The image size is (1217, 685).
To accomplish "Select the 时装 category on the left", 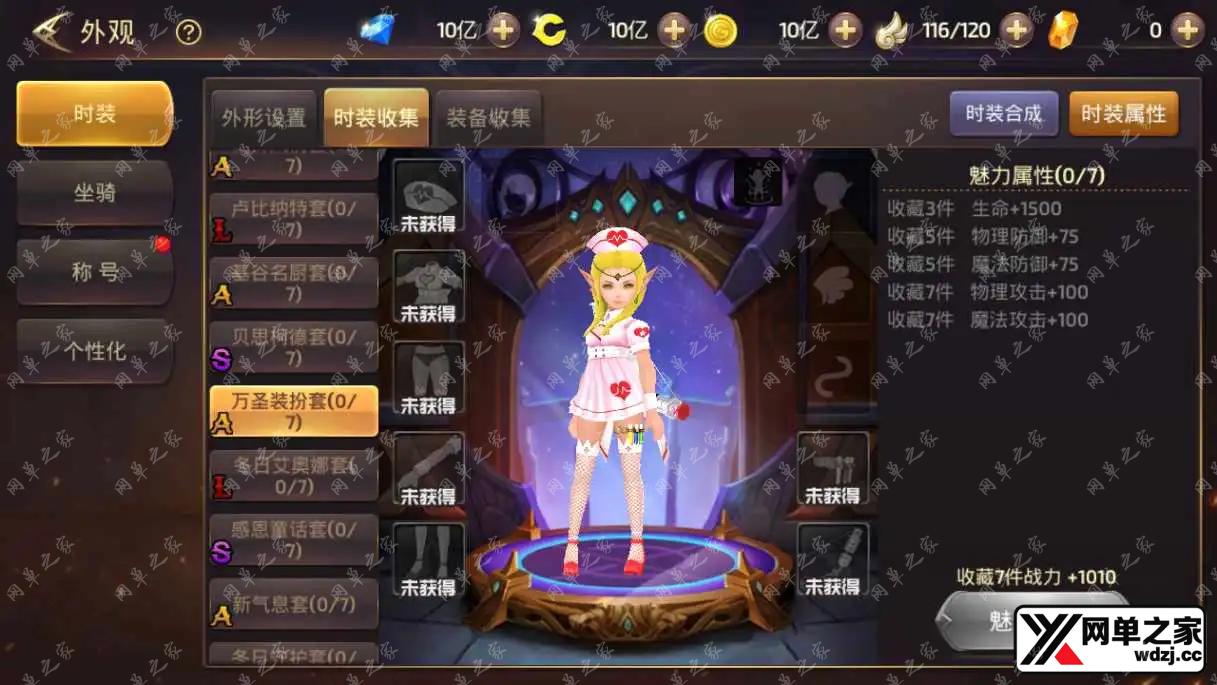I will point(94,114).
